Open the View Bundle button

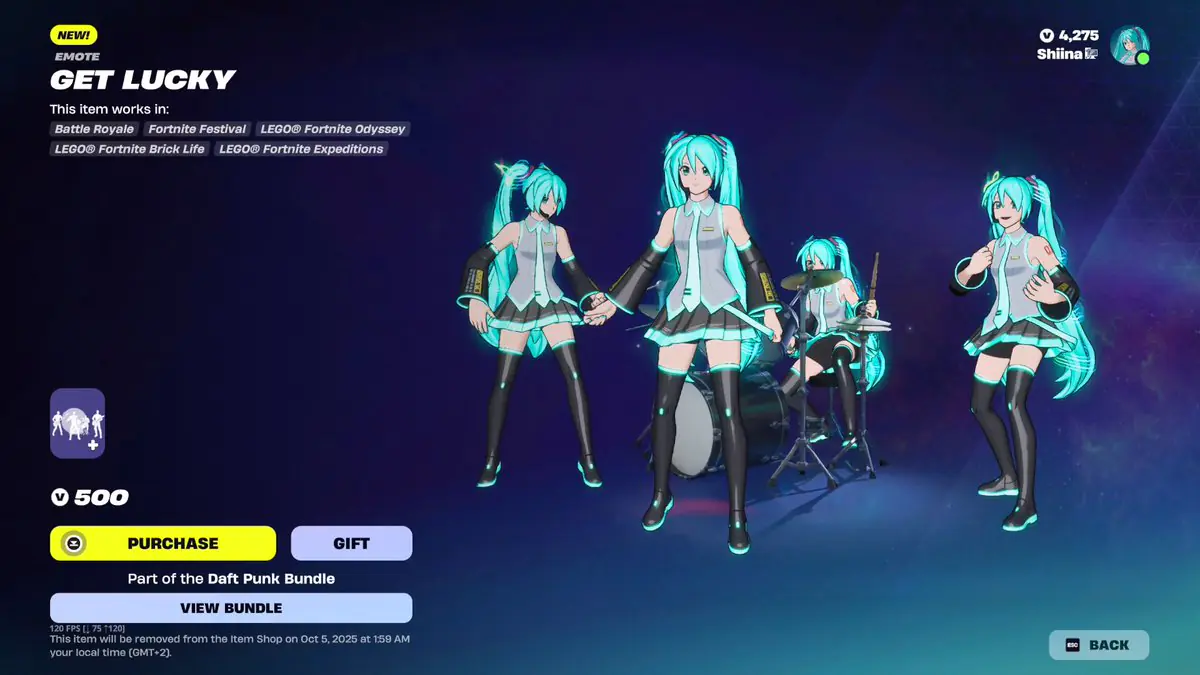231,608
